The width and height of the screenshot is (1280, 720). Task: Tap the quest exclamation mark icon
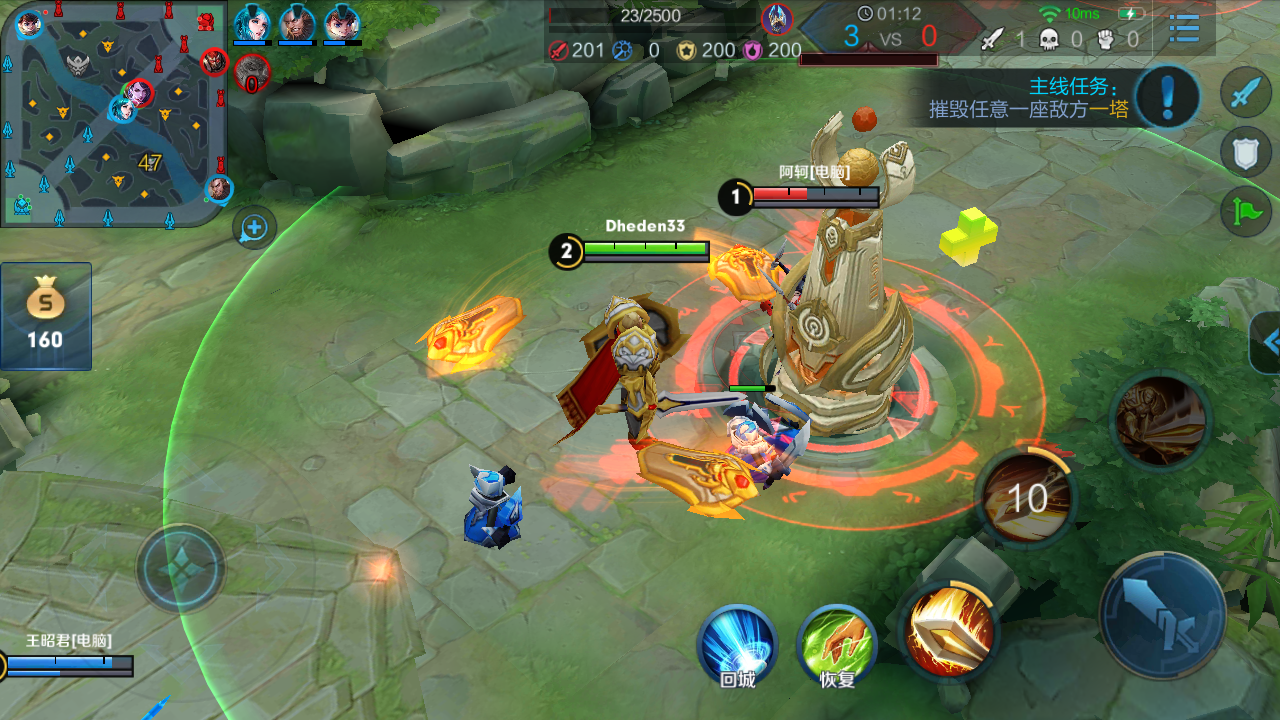coord(1168,97)
